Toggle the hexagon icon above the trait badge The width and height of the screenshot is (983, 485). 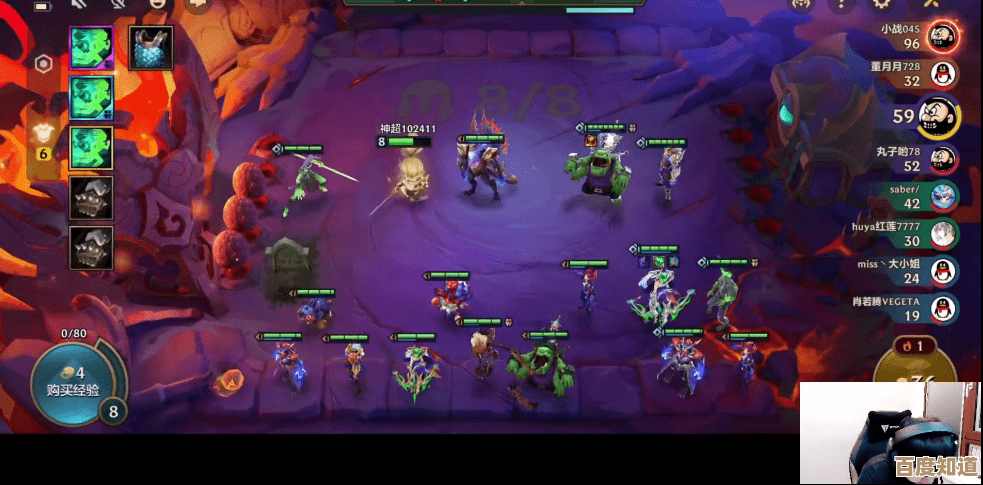coord(44,64)
